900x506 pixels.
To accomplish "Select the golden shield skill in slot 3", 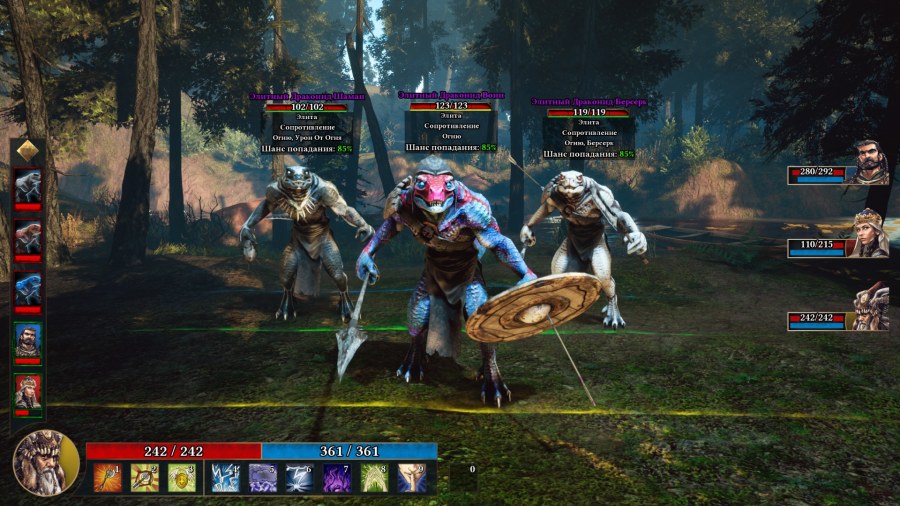I will (x=181, y=477).
